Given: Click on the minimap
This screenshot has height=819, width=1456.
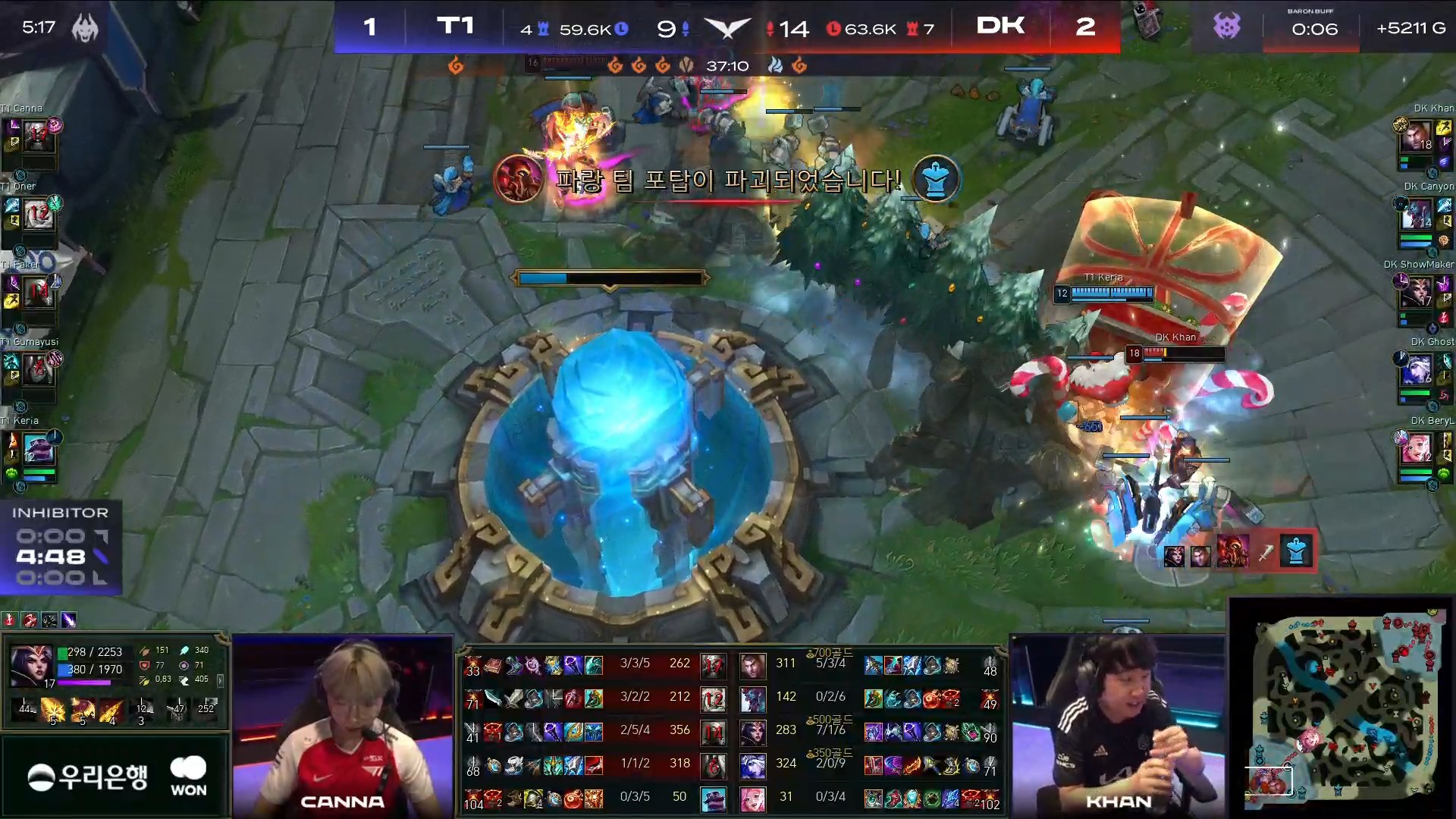Looking at the screenshot, I should pos(1342,707).
